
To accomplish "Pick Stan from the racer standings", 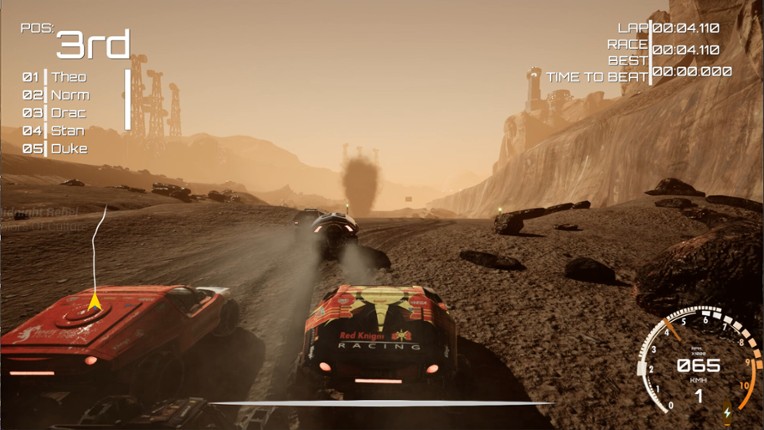I will point(67,131).
